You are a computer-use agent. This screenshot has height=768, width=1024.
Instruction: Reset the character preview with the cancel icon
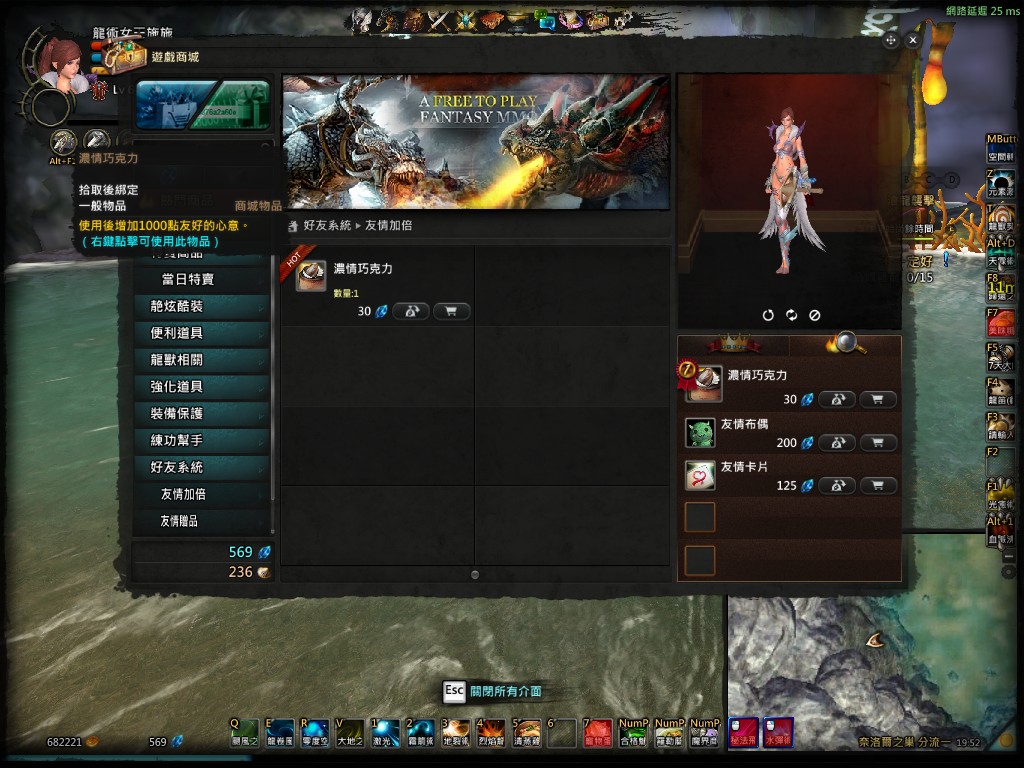click(x=814, y=315)
